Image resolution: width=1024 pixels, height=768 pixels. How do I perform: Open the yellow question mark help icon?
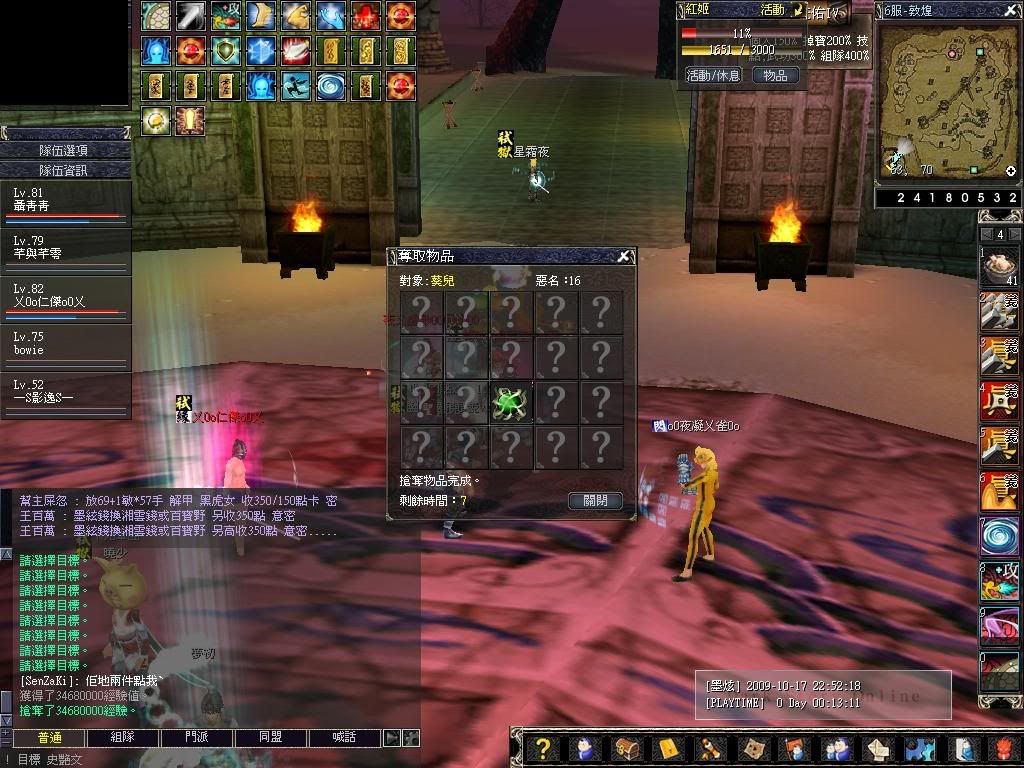tap(543, 748)
